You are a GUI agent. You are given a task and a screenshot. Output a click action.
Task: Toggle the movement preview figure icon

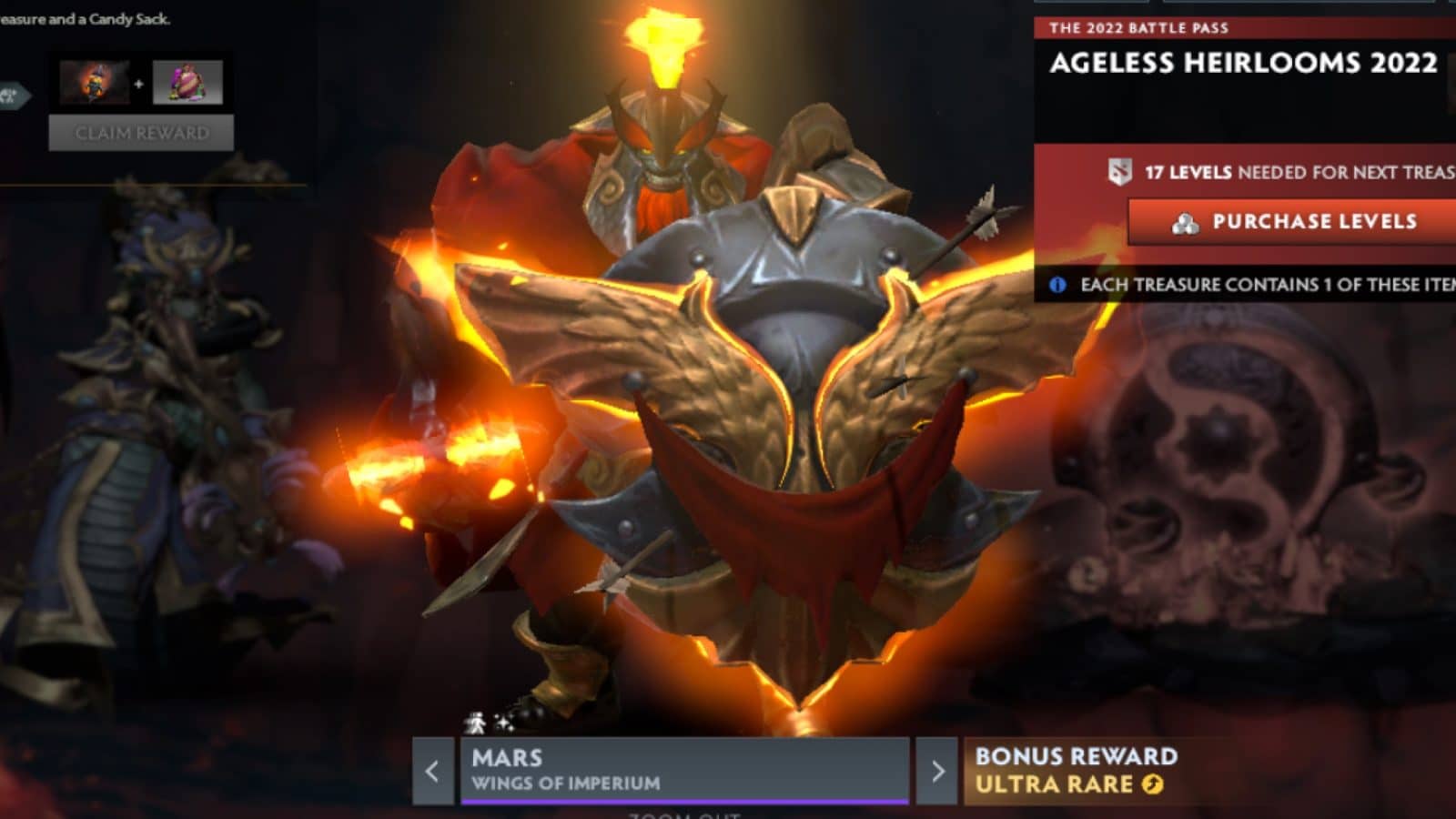tap(476, 723)
